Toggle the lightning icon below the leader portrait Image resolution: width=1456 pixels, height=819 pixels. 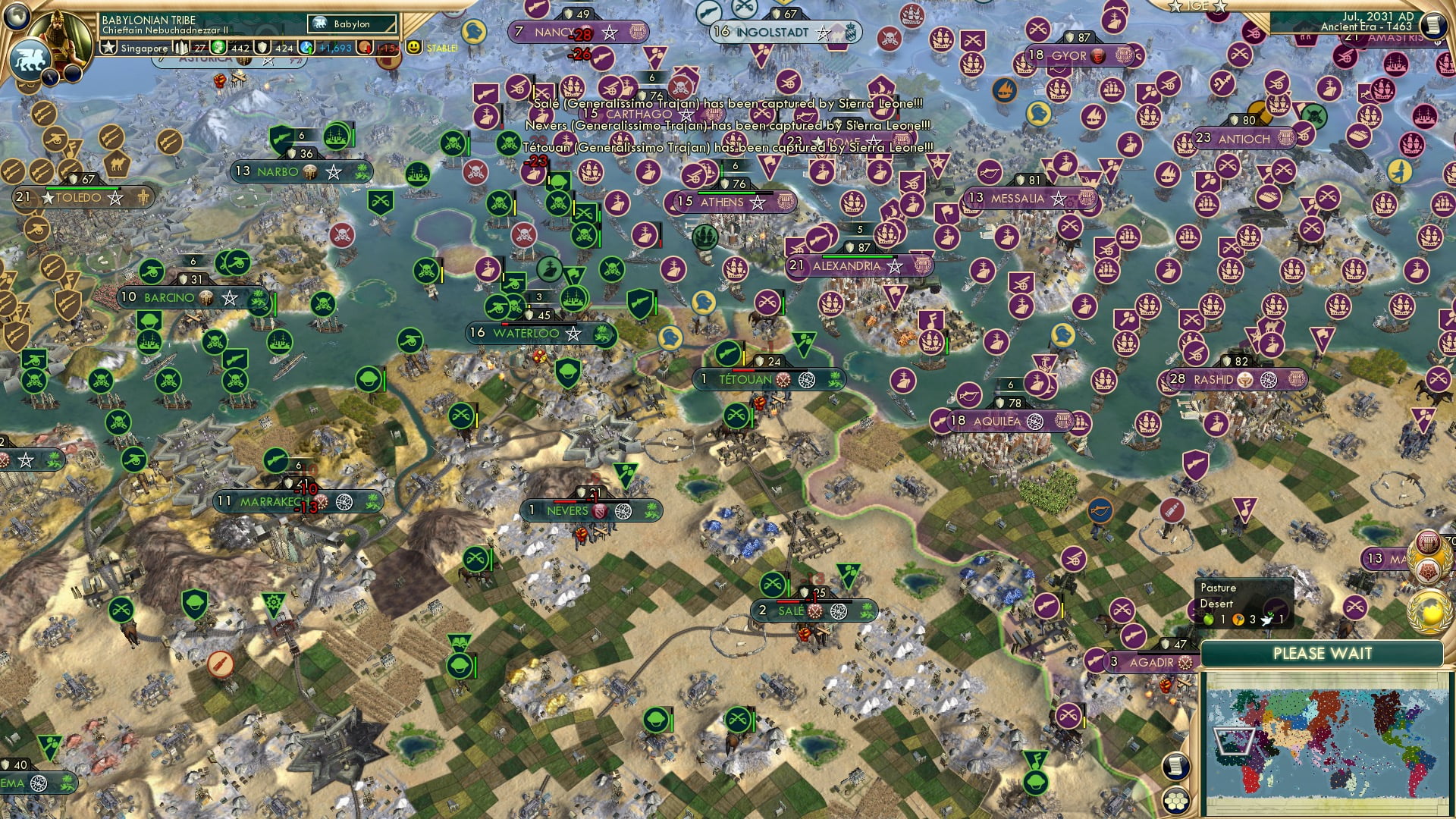pyautogui.click(x=50, y=76)
